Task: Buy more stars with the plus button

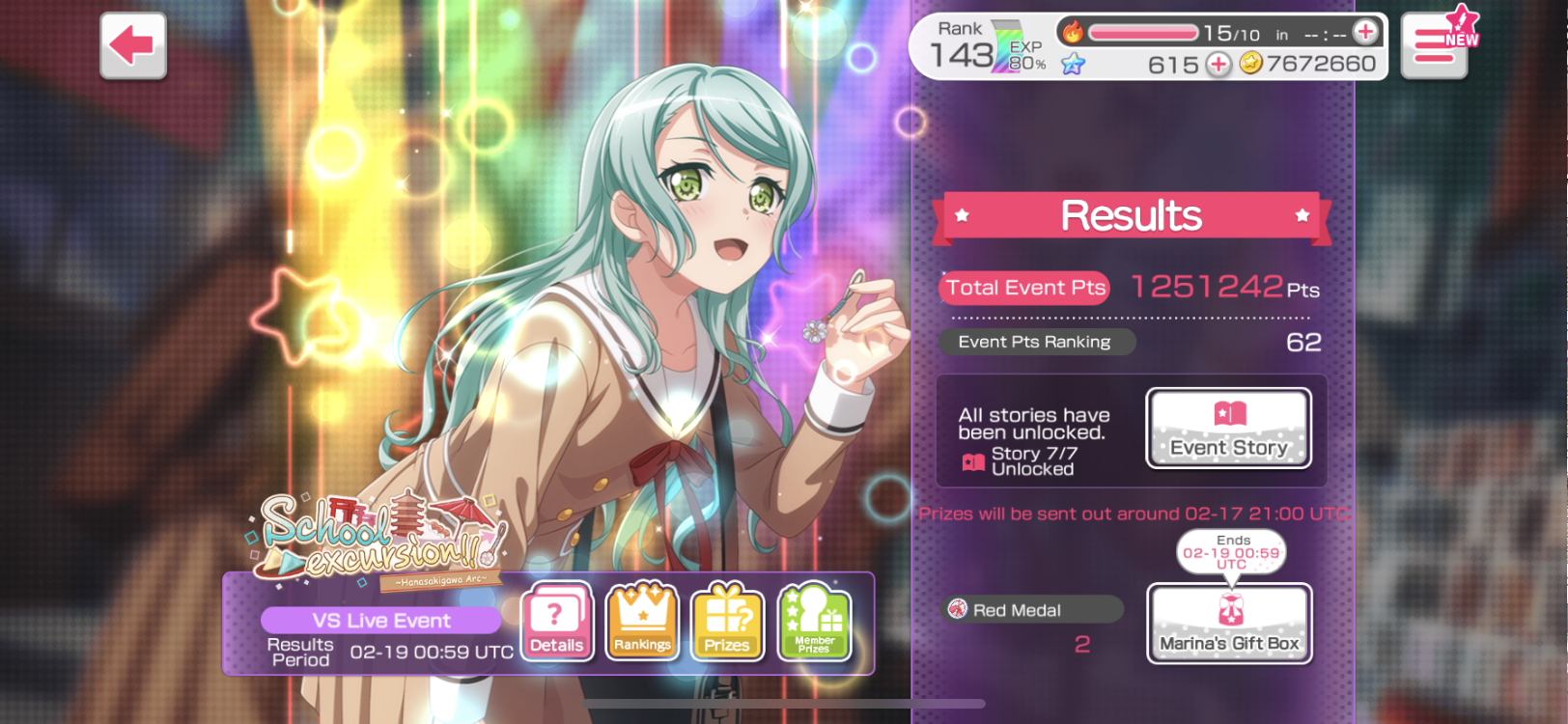Action: pos(1219,65)
